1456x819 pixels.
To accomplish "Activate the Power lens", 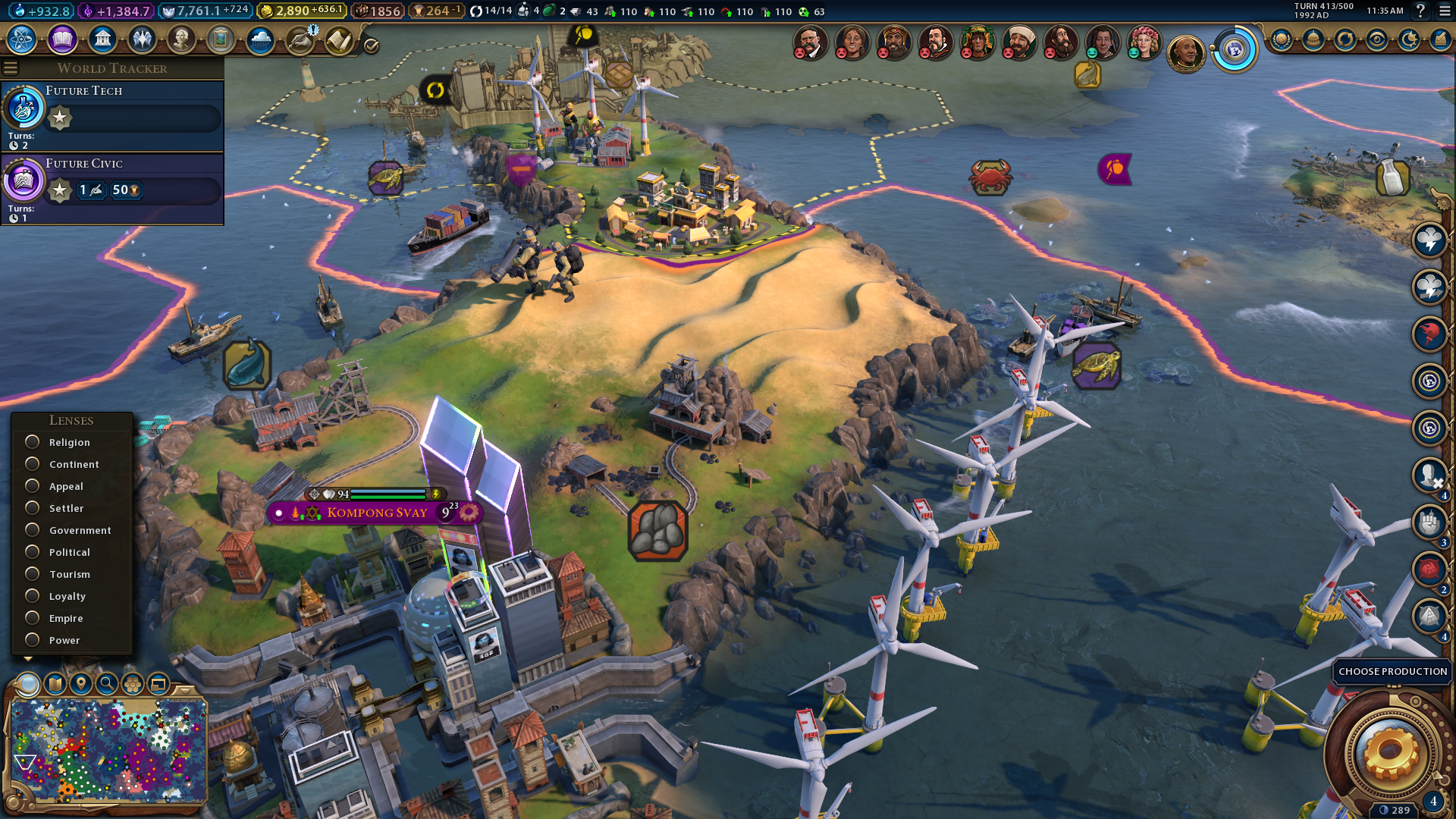I will (32, 640).
